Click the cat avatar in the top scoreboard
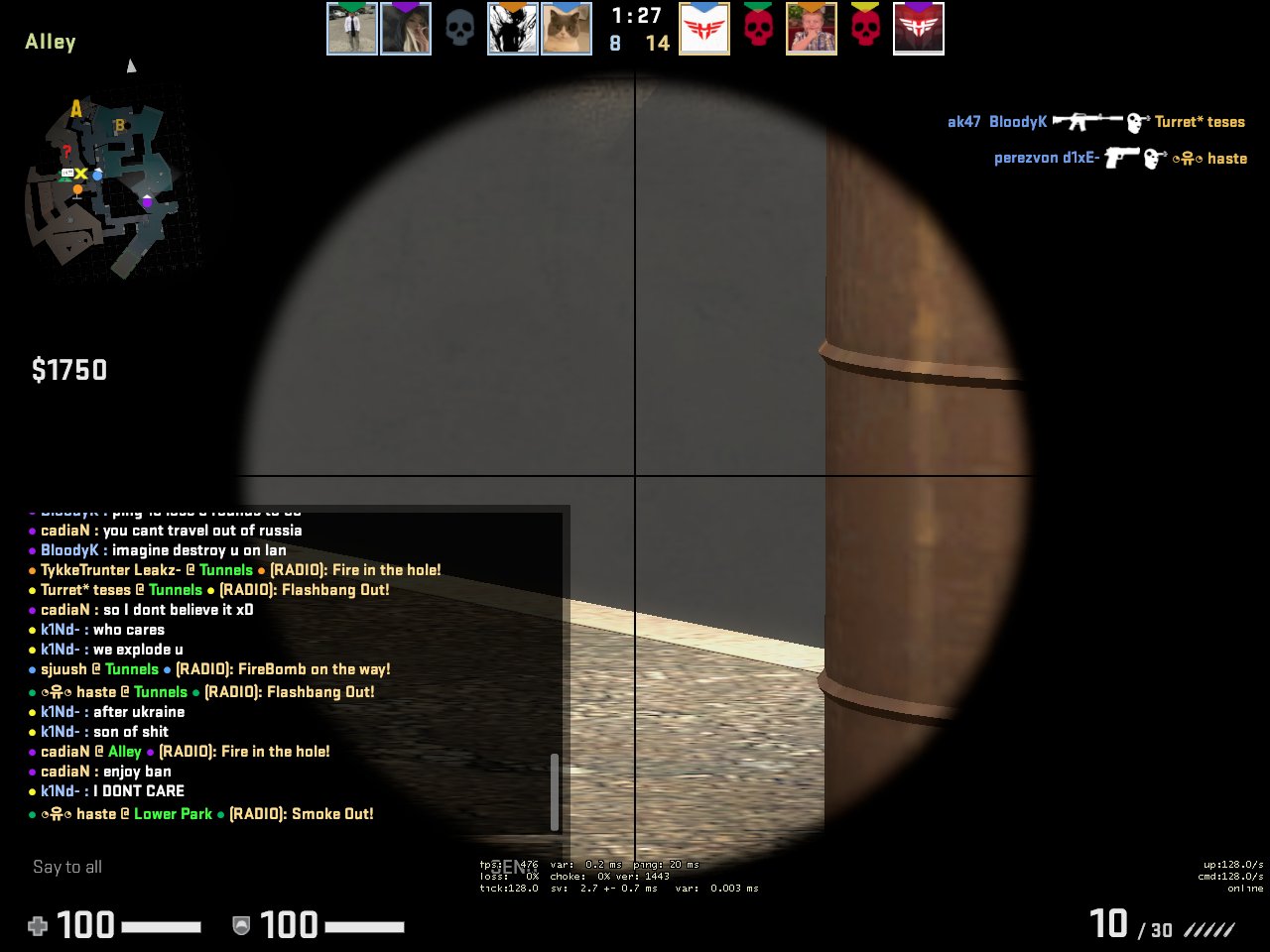The image size is (1270, 952). click(567, 28)
